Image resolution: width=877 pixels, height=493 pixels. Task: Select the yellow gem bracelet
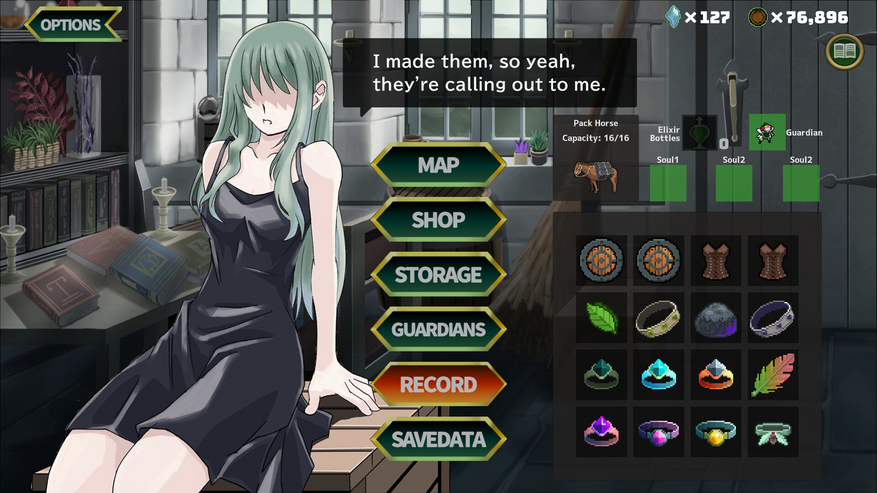pos(716,431)
